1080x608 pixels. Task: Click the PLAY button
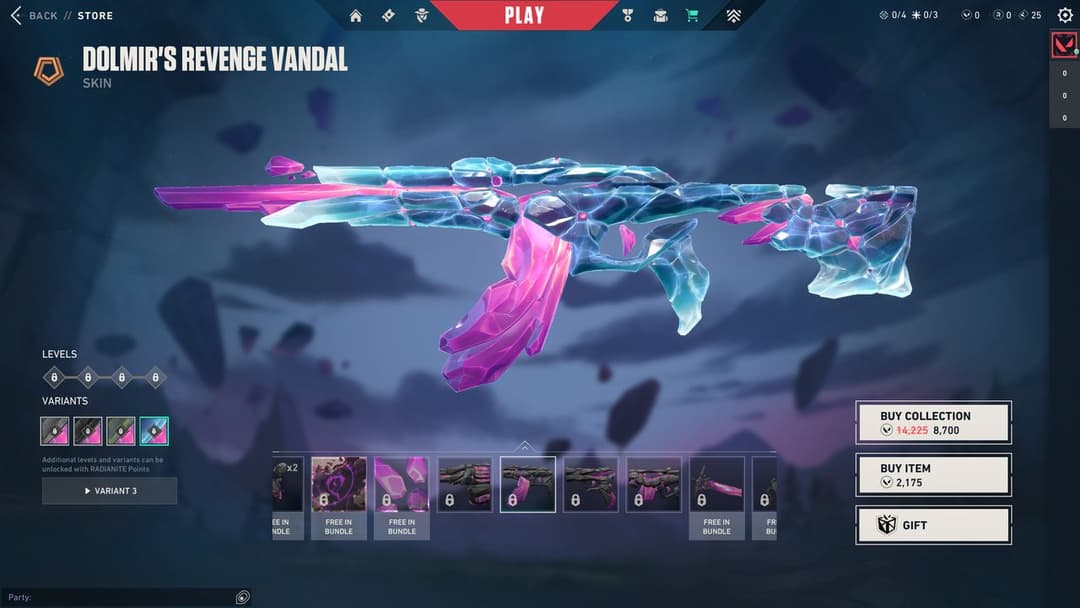524,15
